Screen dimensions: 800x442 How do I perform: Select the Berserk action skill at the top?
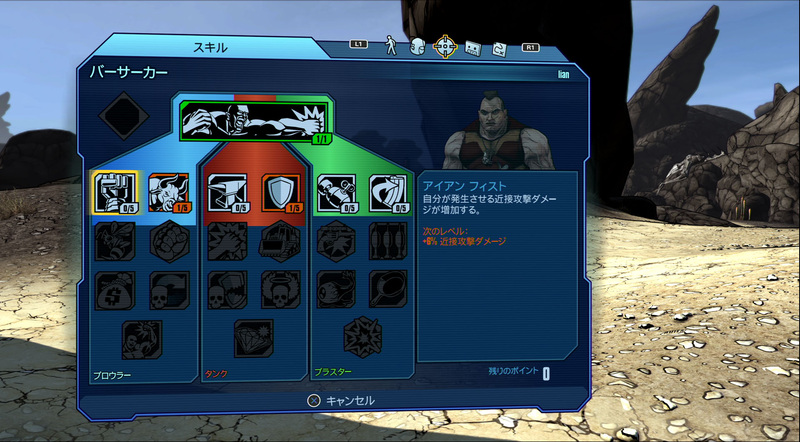pyautogui.click(x=255, y=122)
